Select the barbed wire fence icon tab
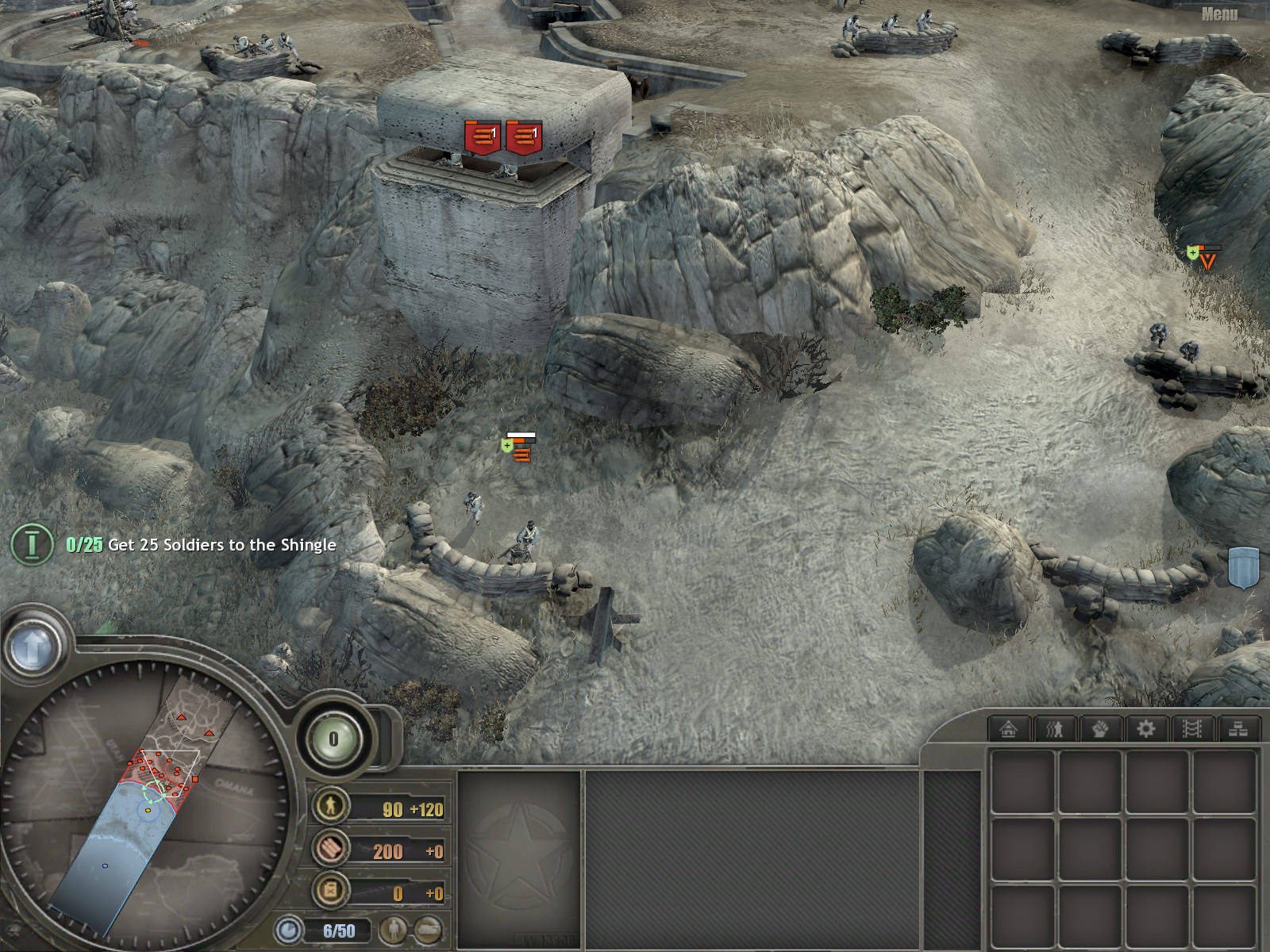 (1192, 728)
